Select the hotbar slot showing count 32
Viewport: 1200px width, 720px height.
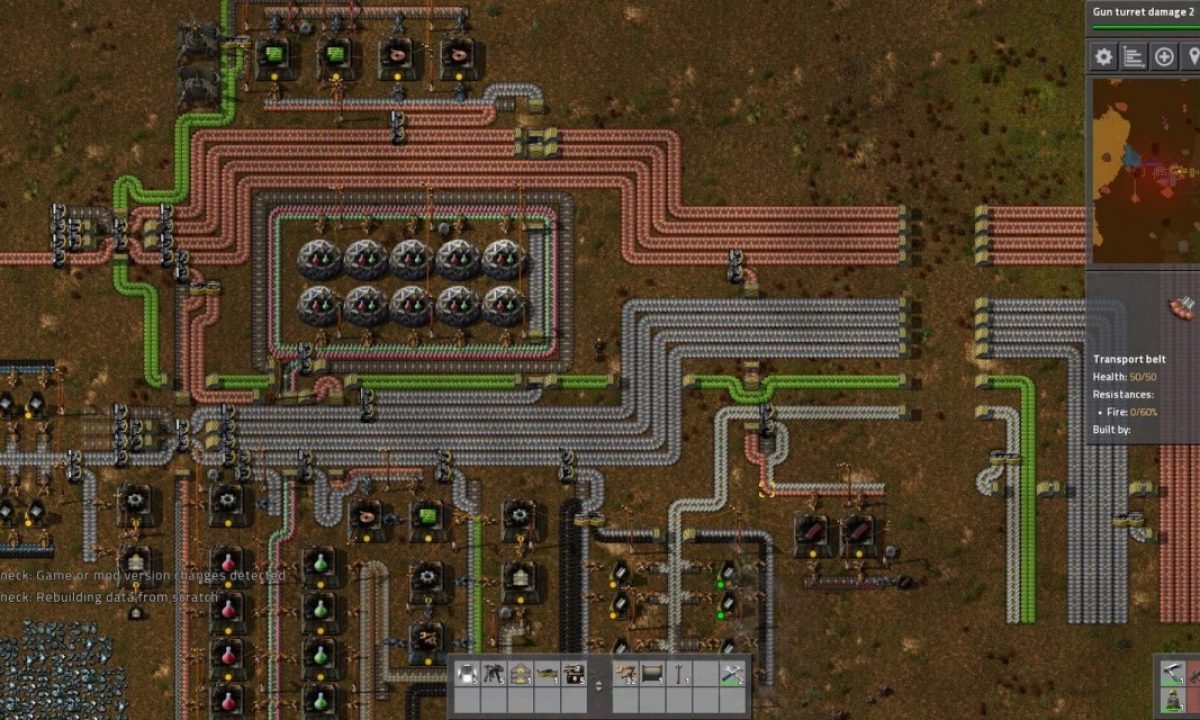click(x=626, y=673)
